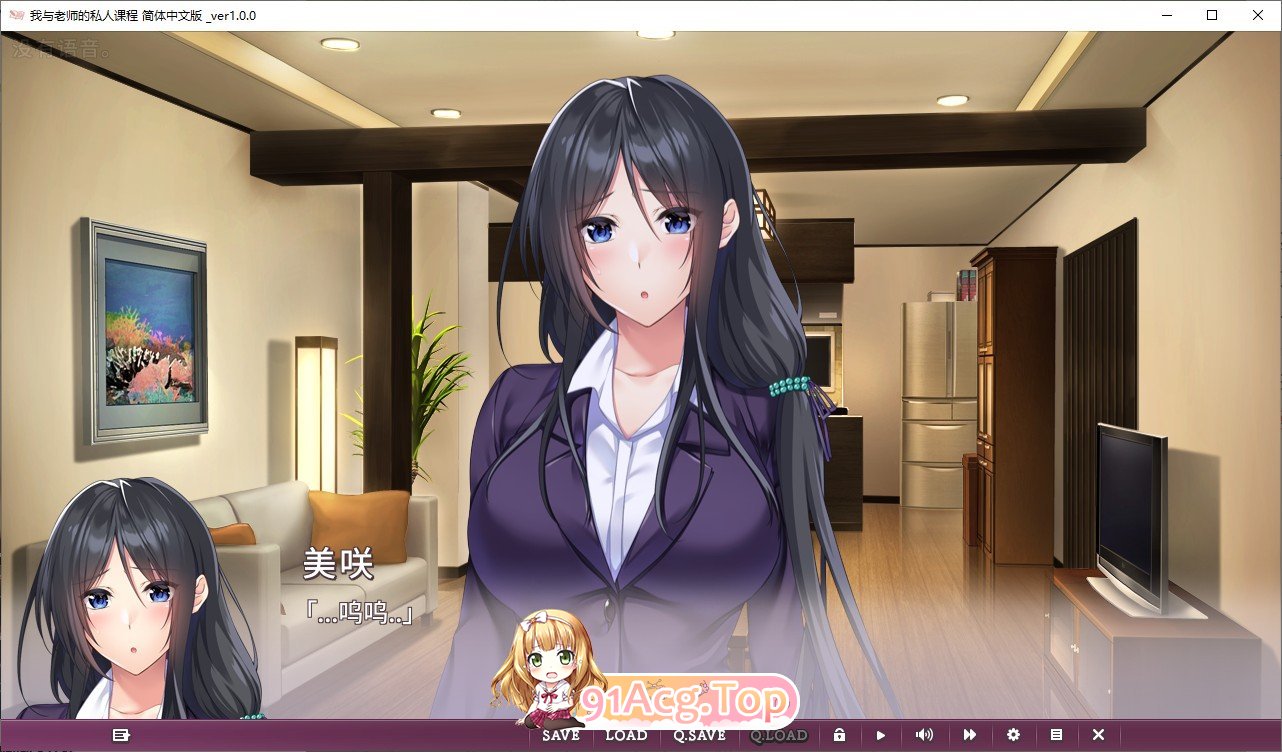Open the system menu list icon
This screenshot has height=752, width=1282.
pos(1056,734)
